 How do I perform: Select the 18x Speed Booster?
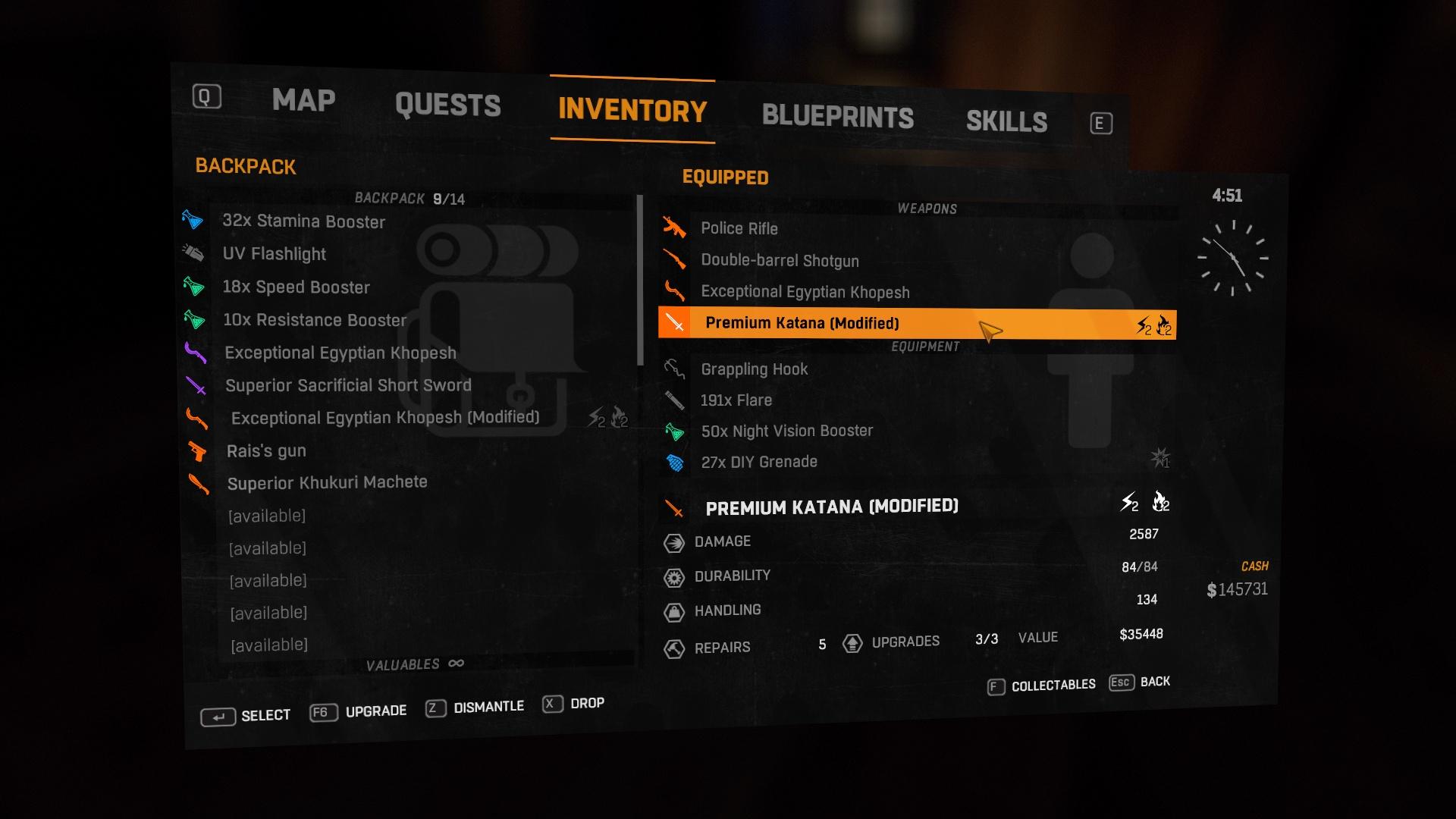tap(296, 287)
